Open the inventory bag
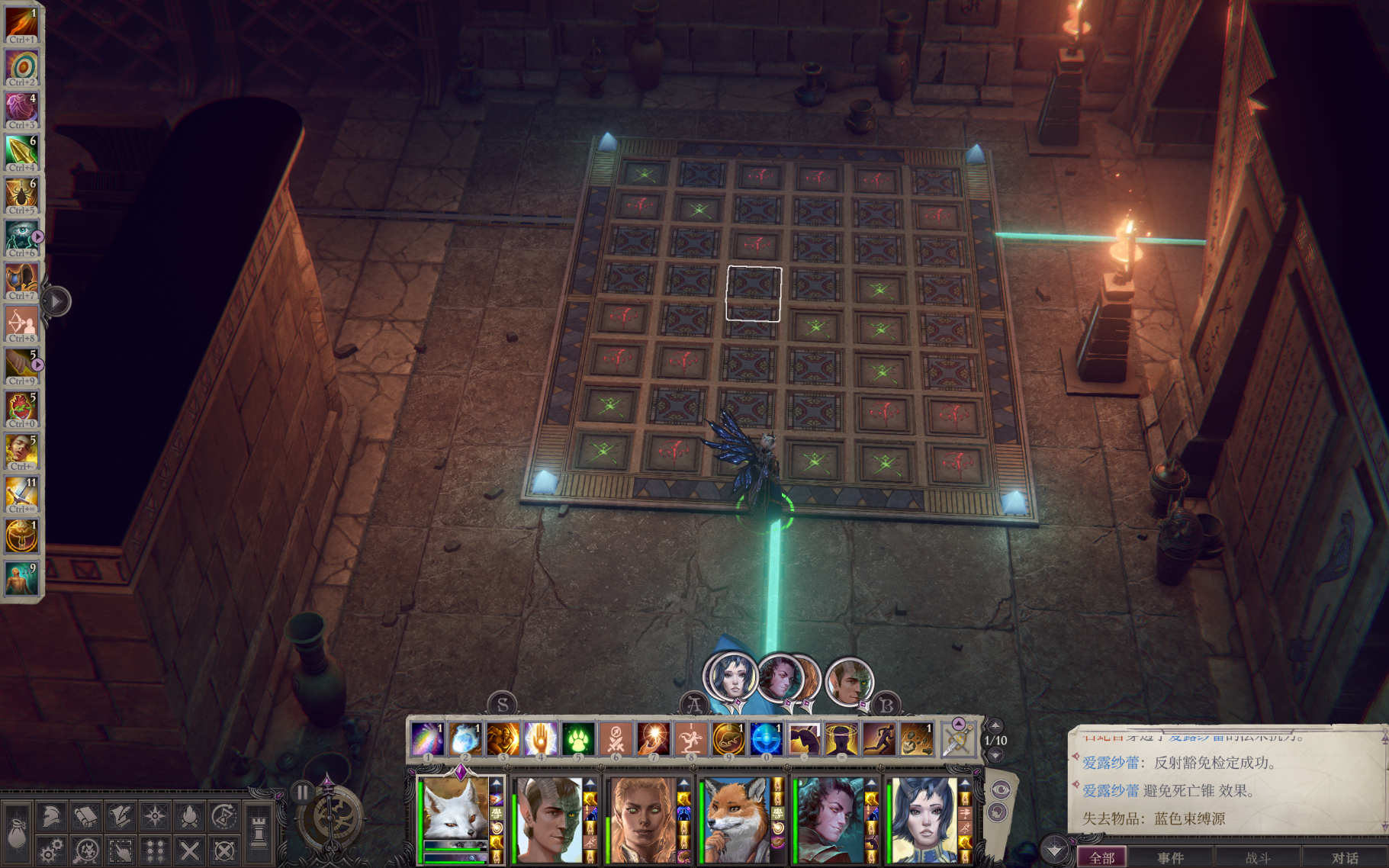 tap(17, 833)
